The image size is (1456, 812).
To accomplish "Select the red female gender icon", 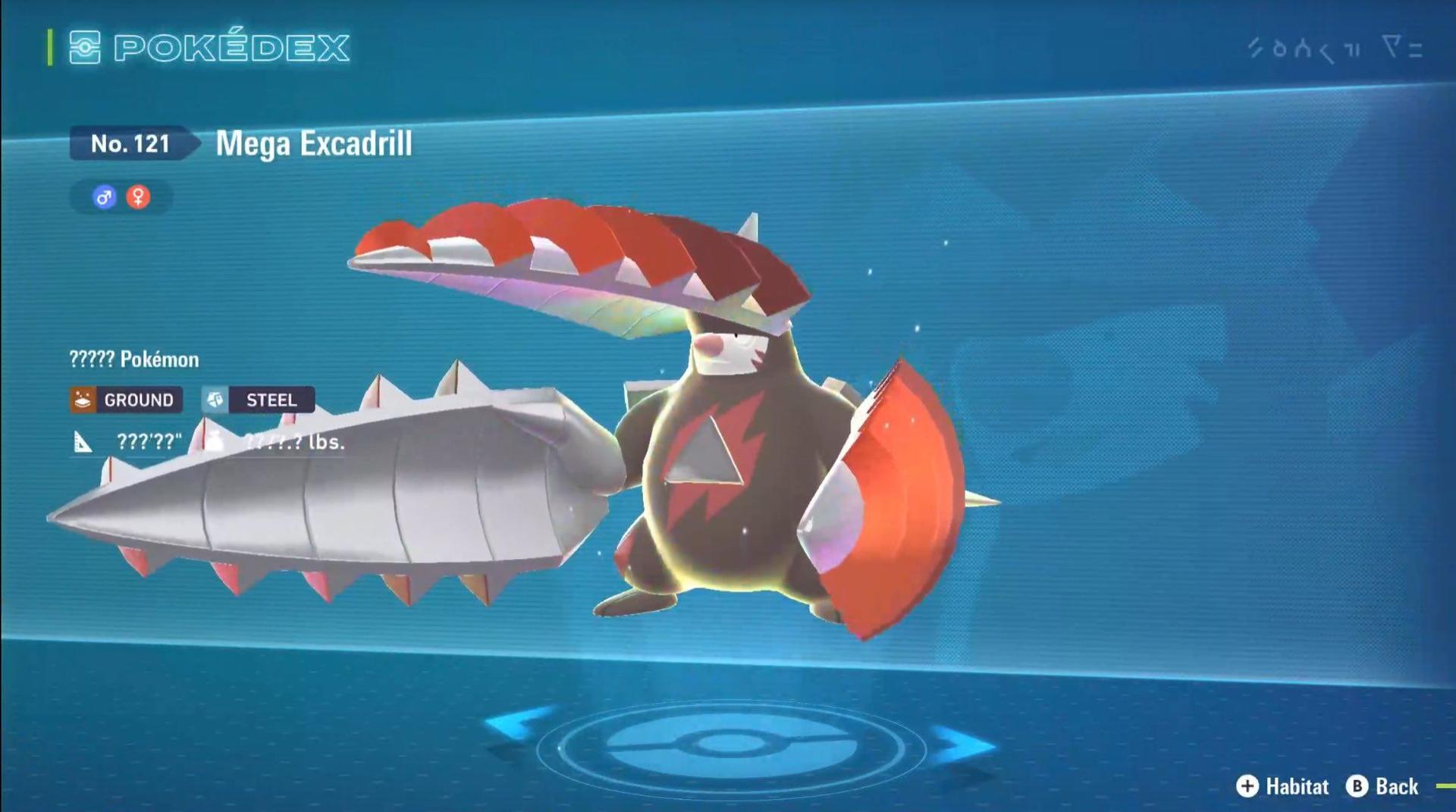I will (138, 198).
